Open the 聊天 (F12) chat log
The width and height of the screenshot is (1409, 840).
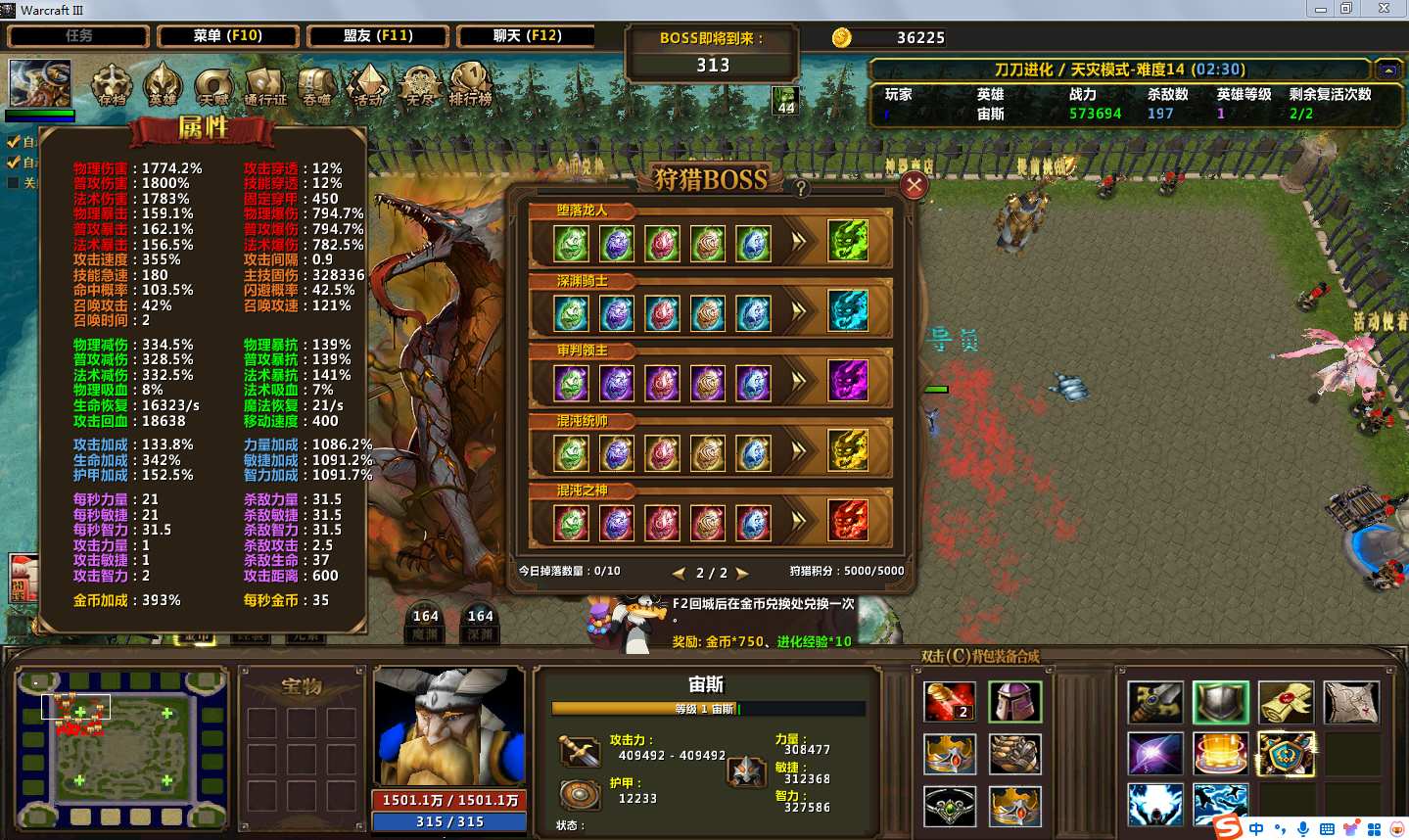(x=527, y=36)
